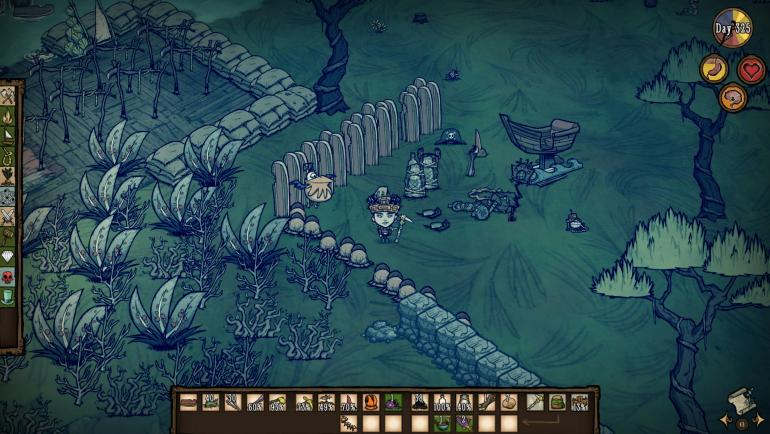Open the Tools crafting tab
Screen dimensions: 770x434
coord(8,96)
